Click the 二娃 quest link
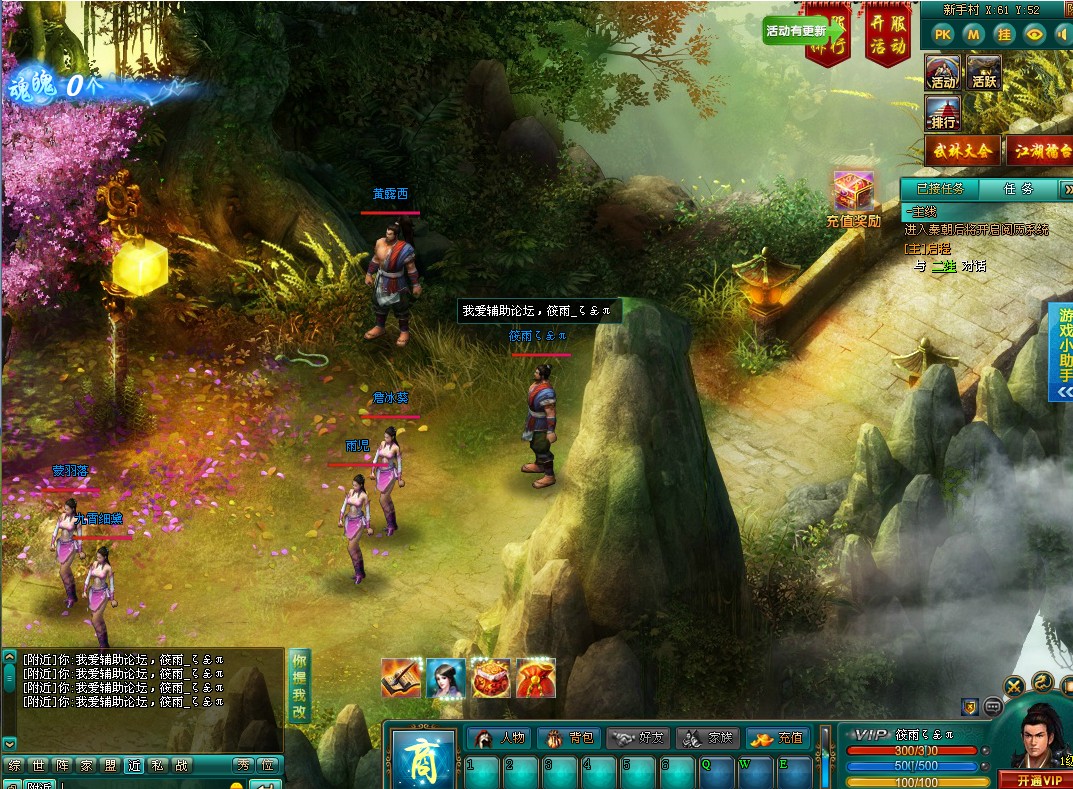1073x789 pixels. coord(943,266)
